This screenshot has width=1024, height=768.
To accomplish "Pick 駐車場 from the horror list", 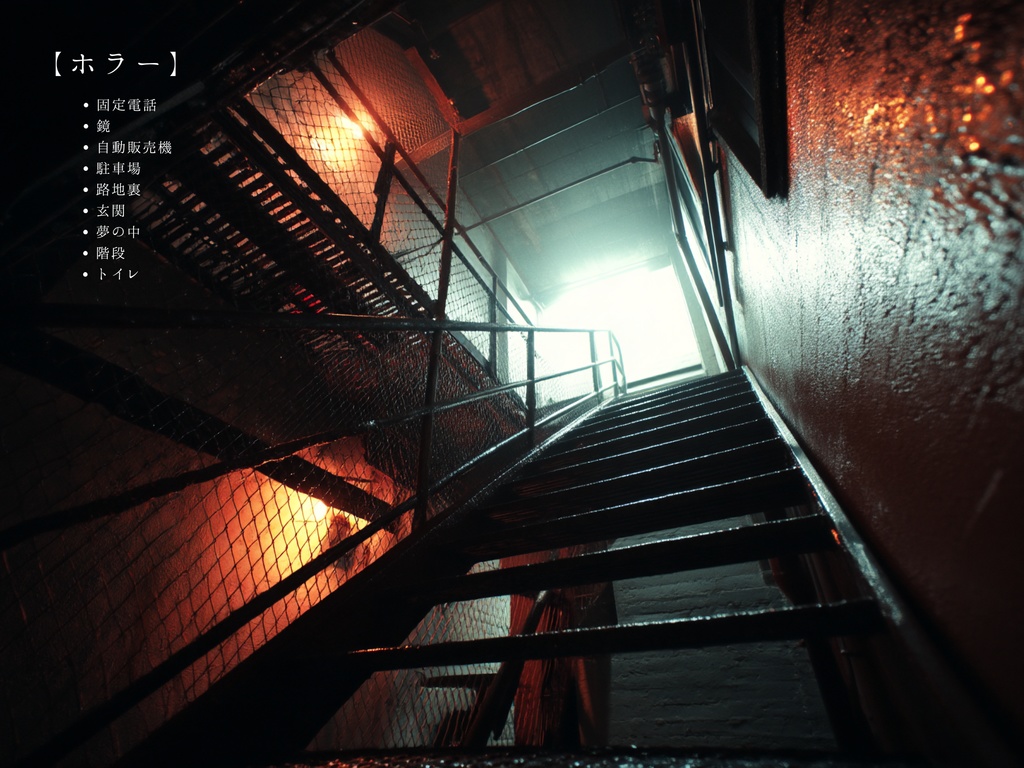I will (119, 168).
